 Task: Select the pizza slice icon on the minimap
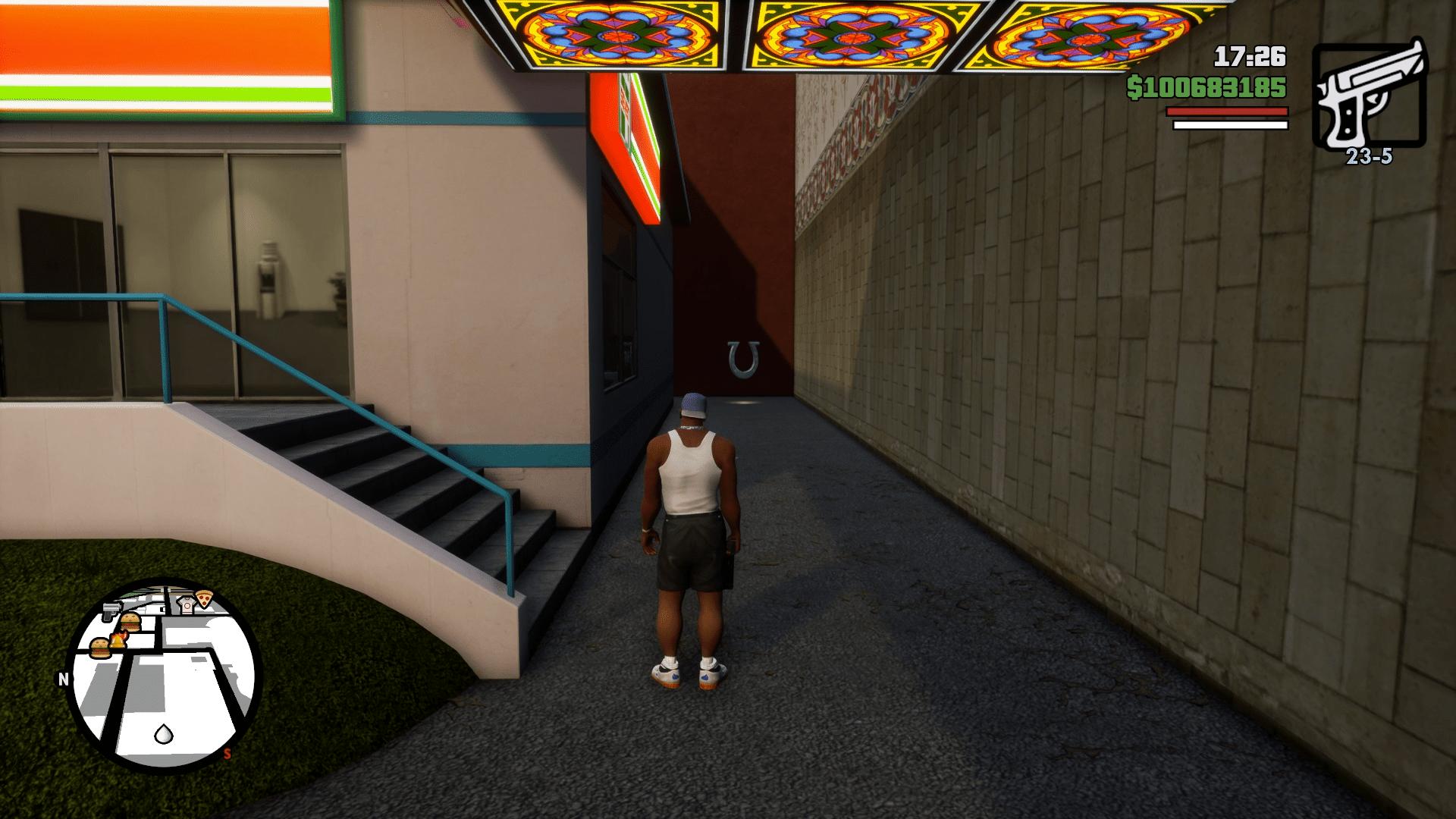click(x=204, y=598)
